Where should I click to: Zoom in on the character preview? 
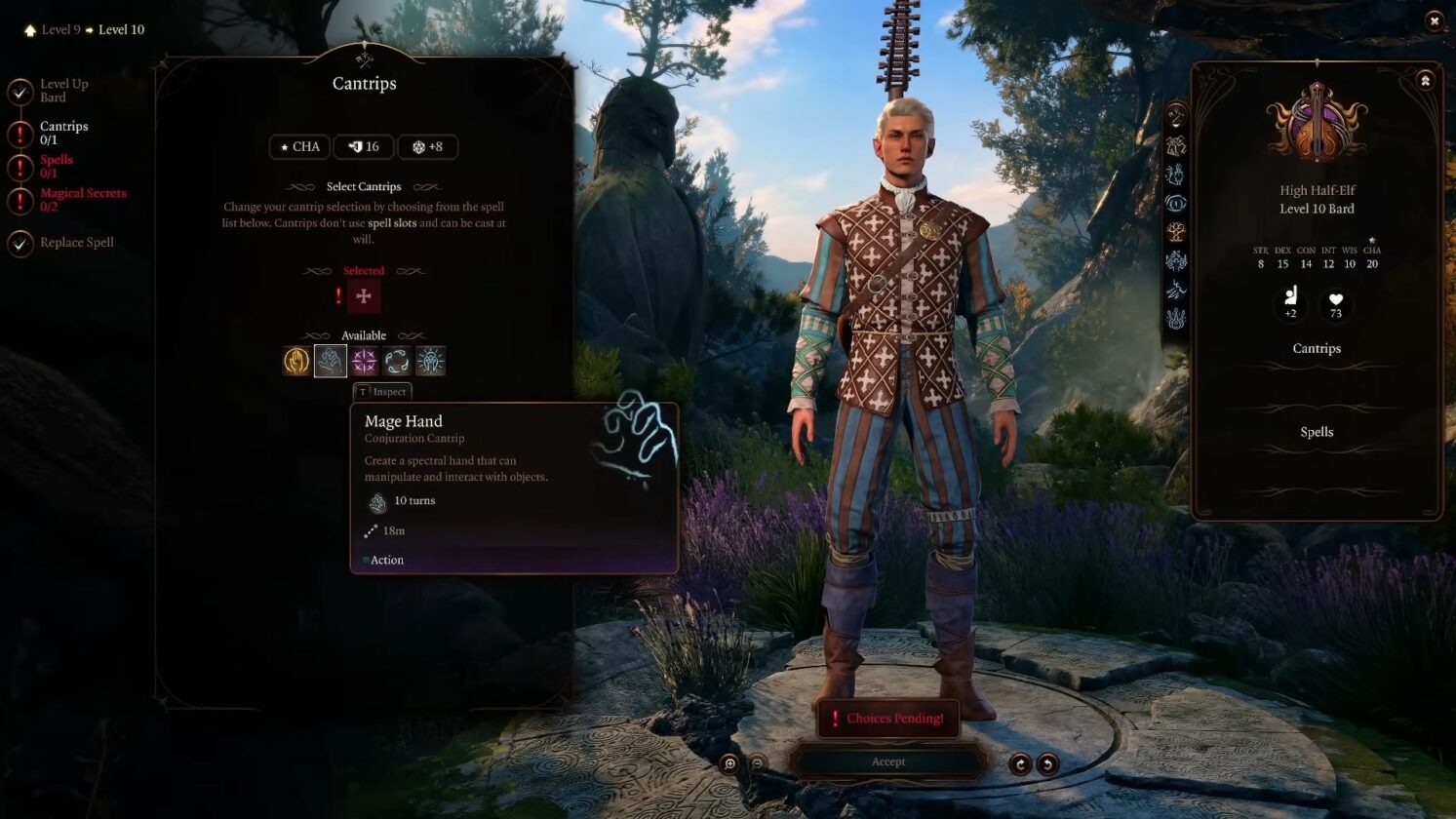[x=729, y=764]
